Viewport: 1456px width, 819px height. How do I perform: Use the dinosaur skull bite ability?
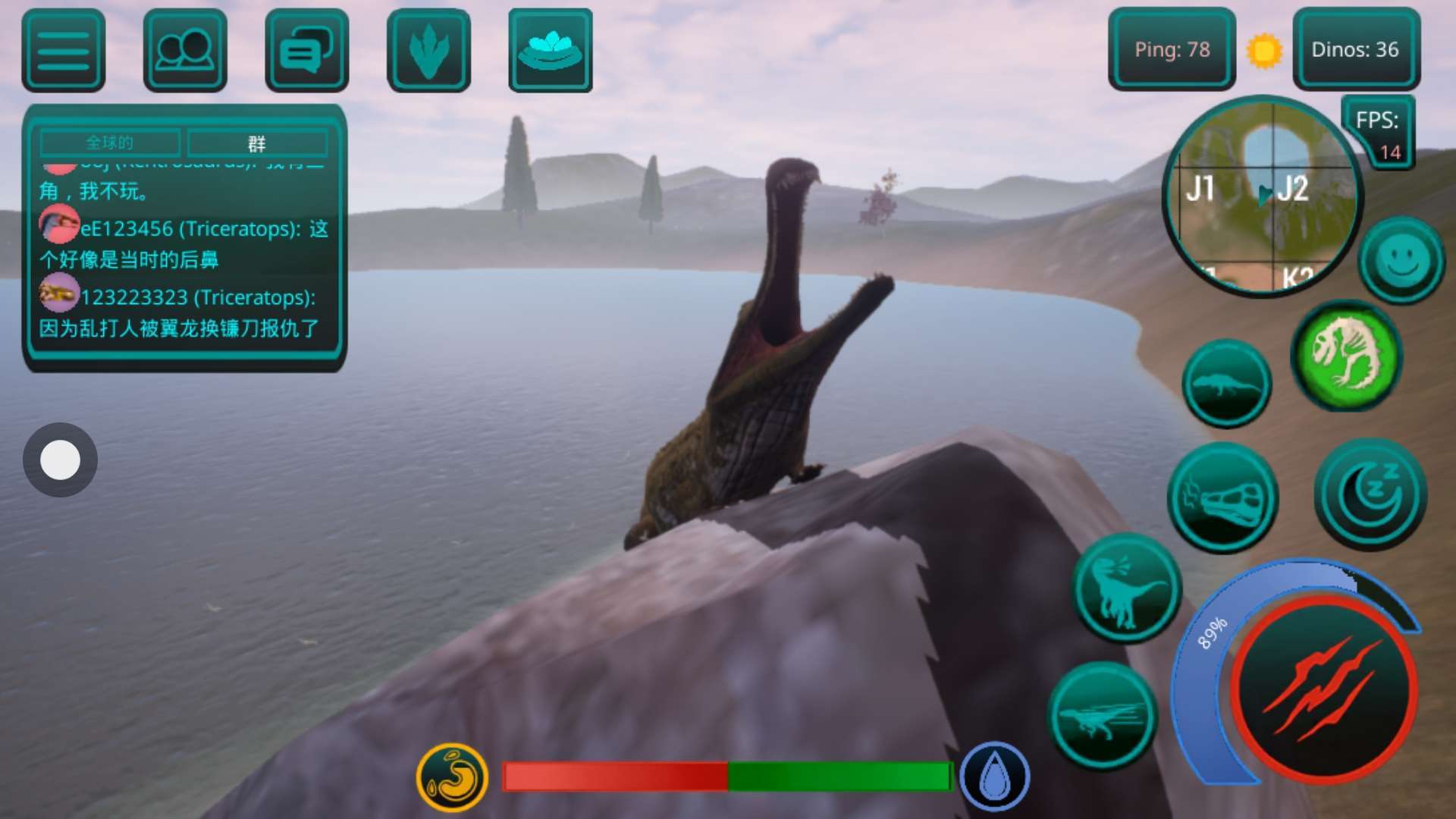1222,498
